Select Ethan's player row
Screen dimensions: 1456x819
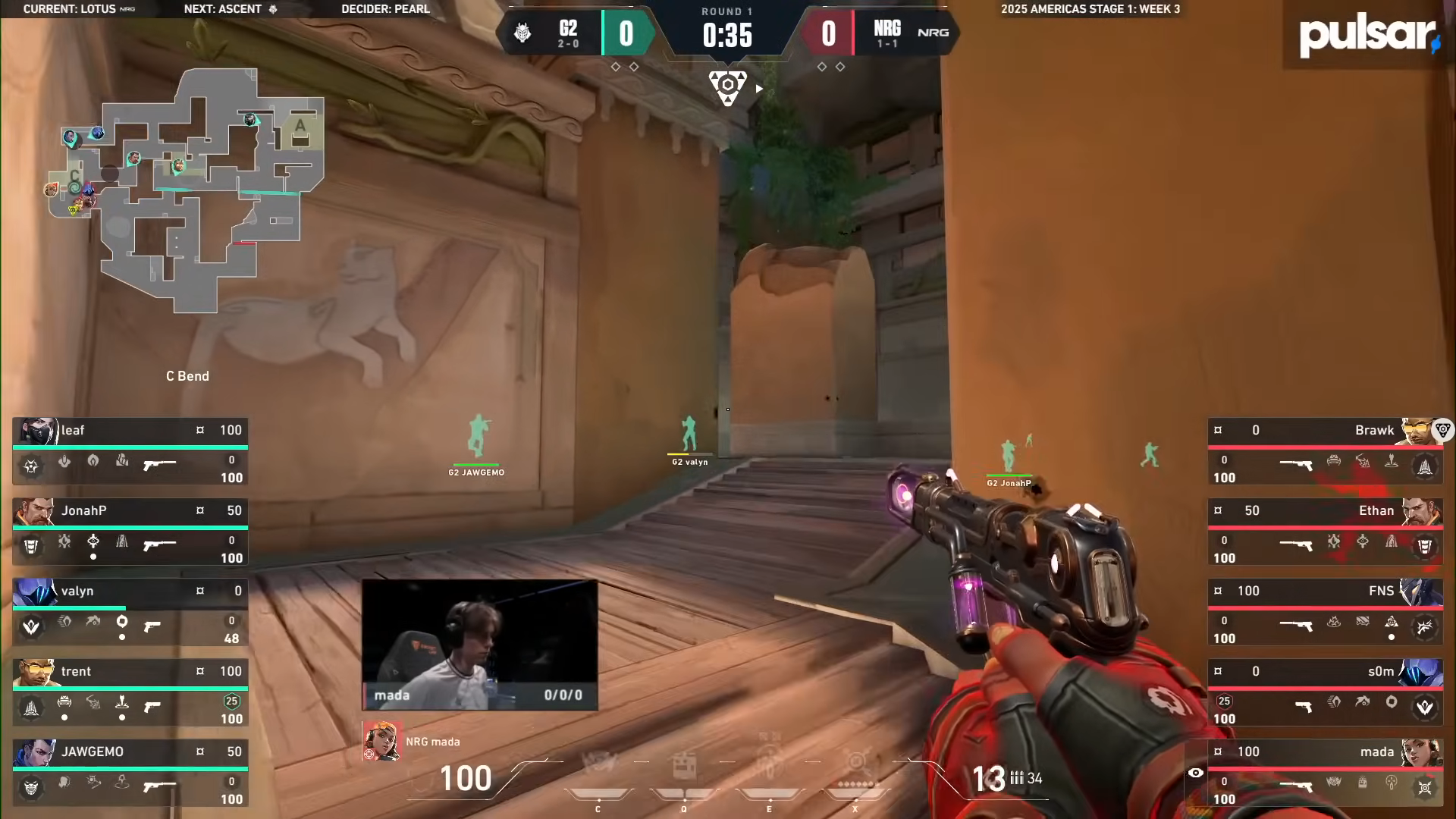point(1324,532)
